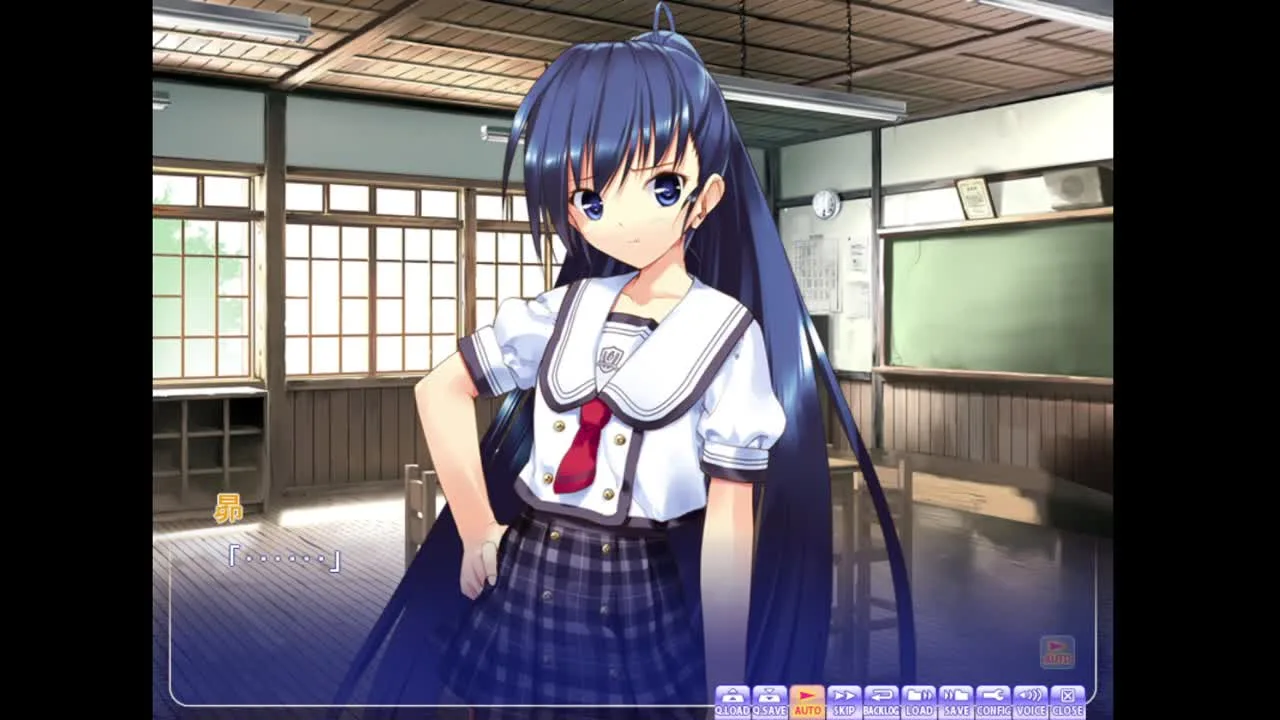The height and width of the screenshot is (720, 1280).
Task: Toggle the orange AUTO button in the bottom toolbar
Action: tap(807, 701)
